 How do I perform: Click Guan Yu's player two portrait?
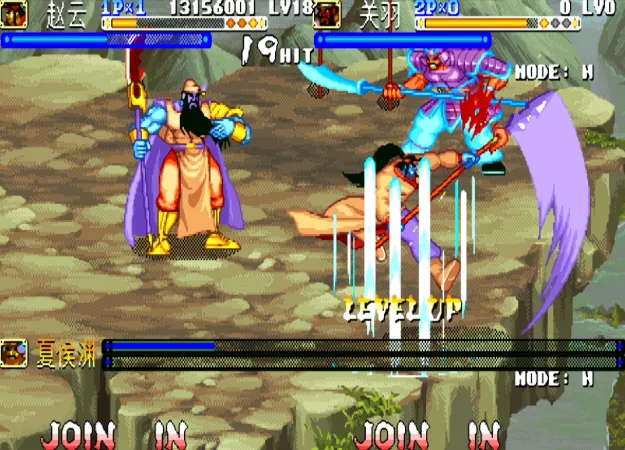coord(327,15)
